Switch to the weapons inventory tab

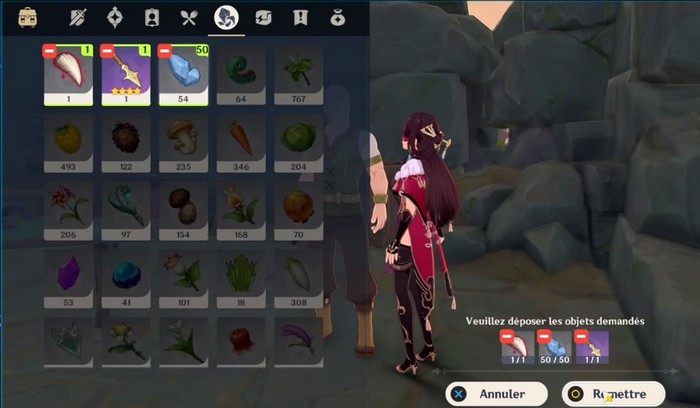(78, 17)
